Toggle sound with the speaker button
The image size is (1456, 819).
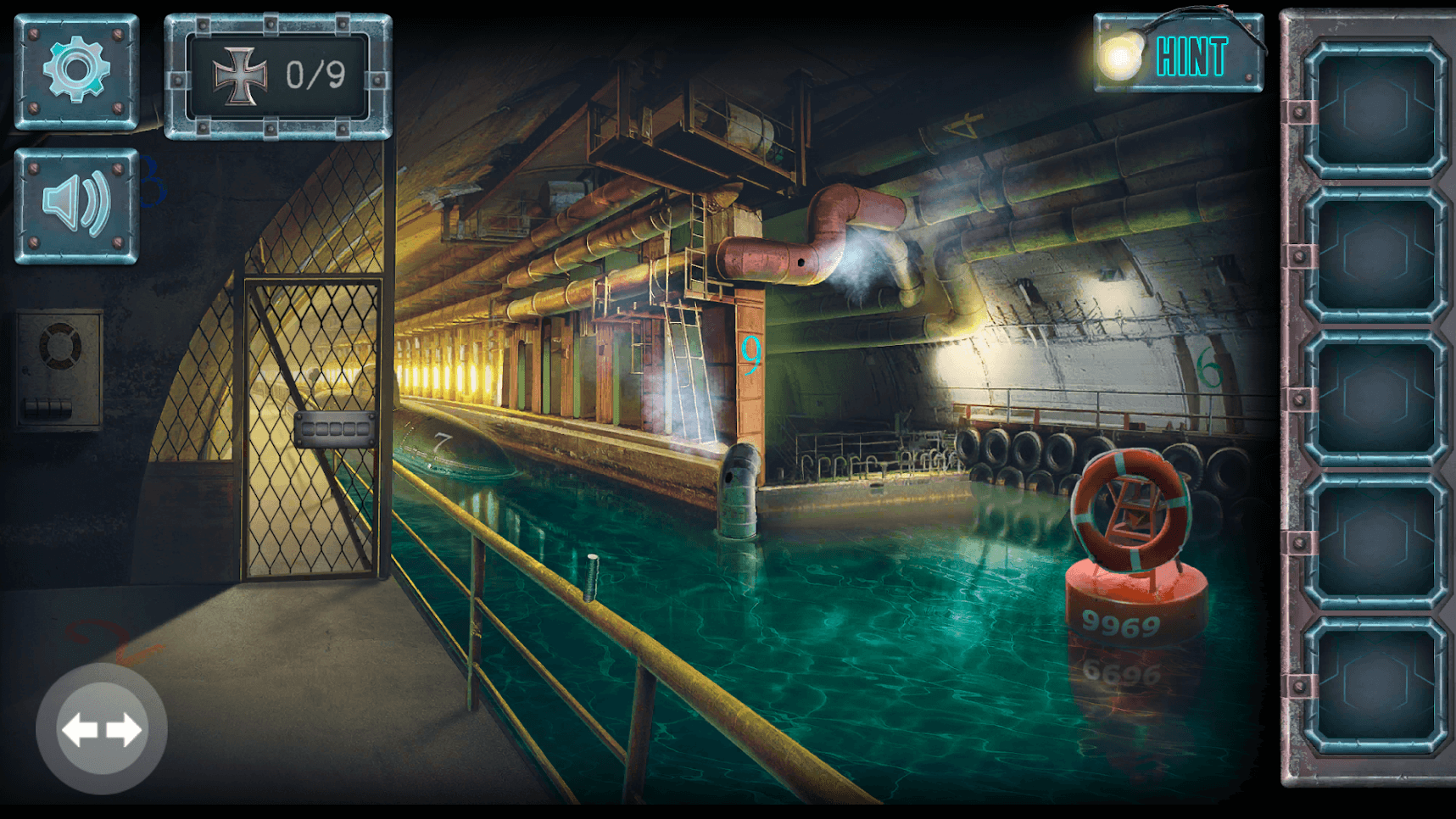tap(76, 206)
